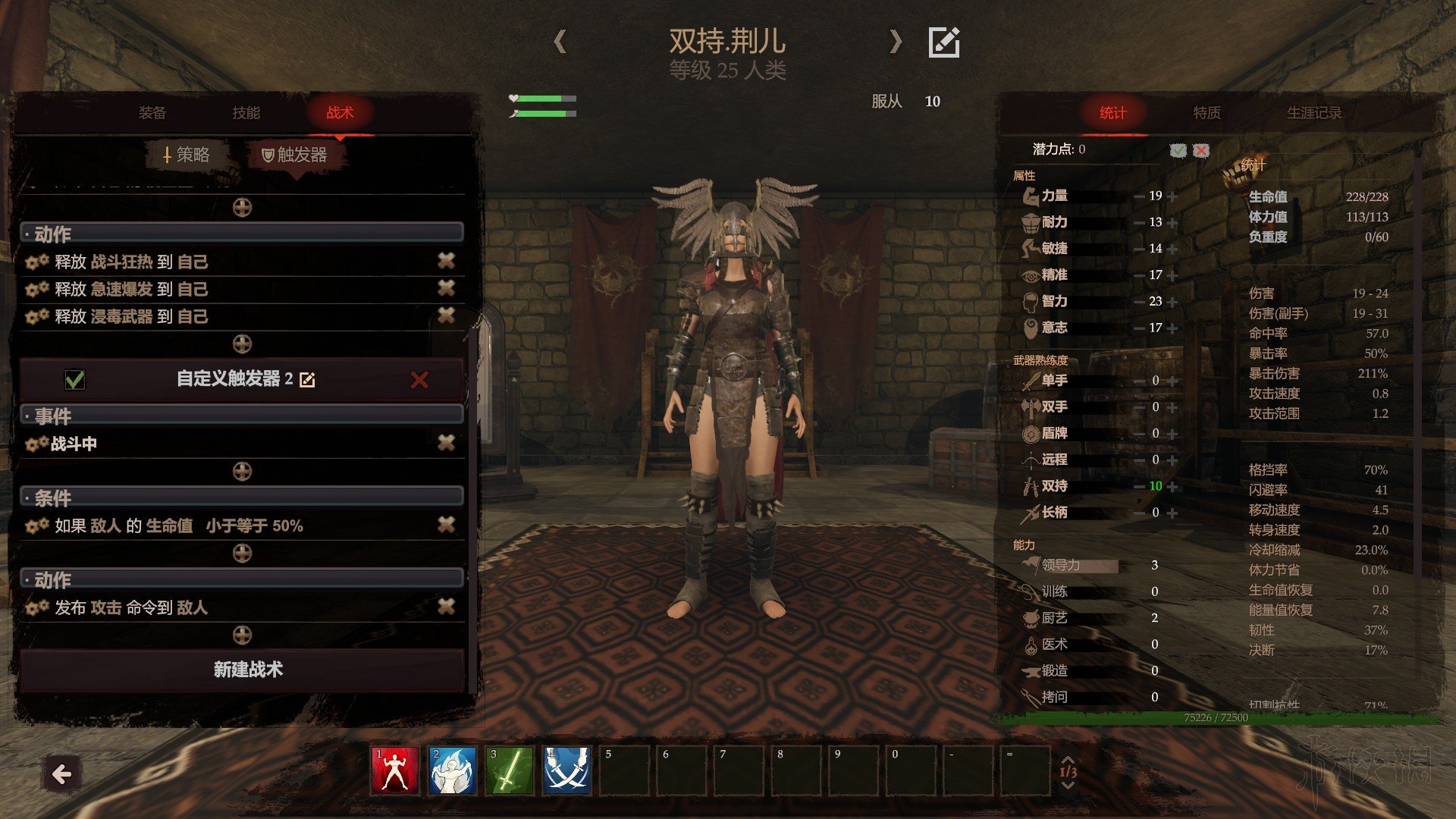
Task: Show the 生涯记录 tab
Action: (1313, 113)
